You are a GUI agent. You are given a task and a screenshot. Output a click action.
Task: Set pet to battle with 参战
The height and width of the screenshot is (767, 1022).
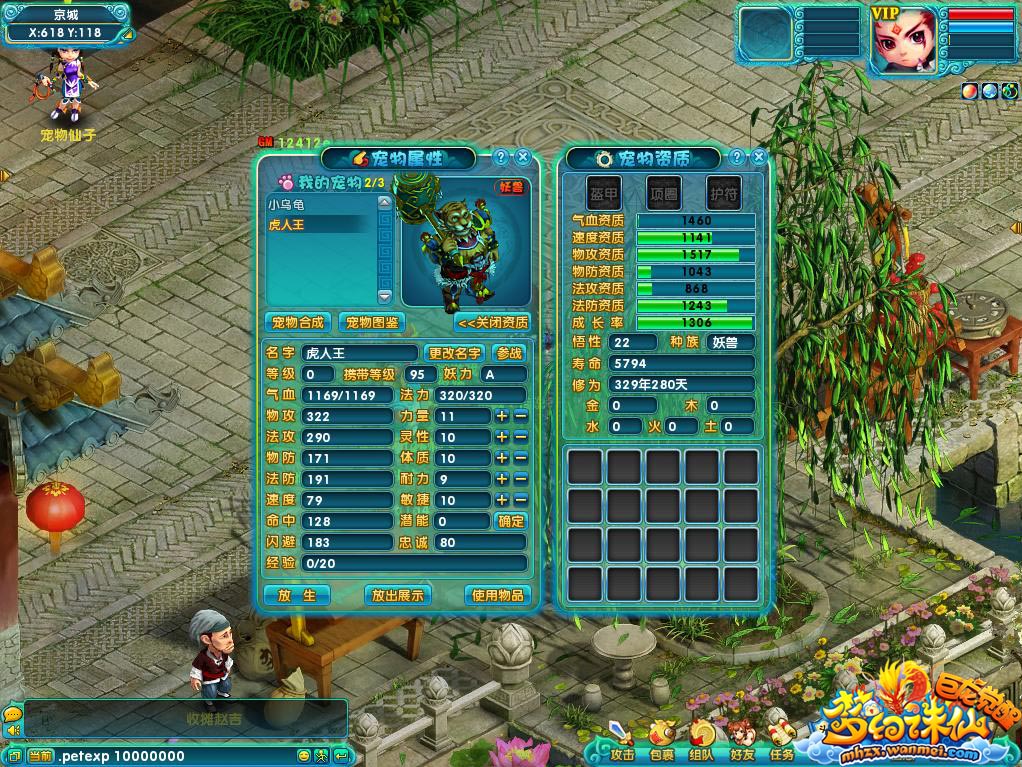509,353
